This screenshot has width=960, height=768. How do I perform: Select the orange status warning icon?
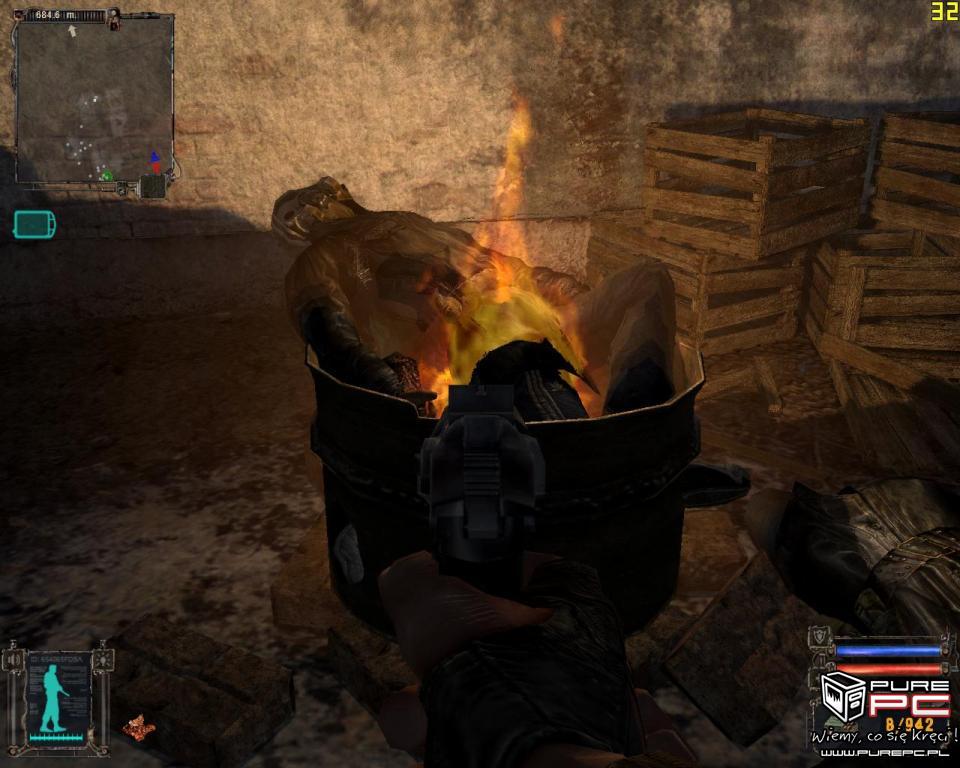click(x=139, y=726)
